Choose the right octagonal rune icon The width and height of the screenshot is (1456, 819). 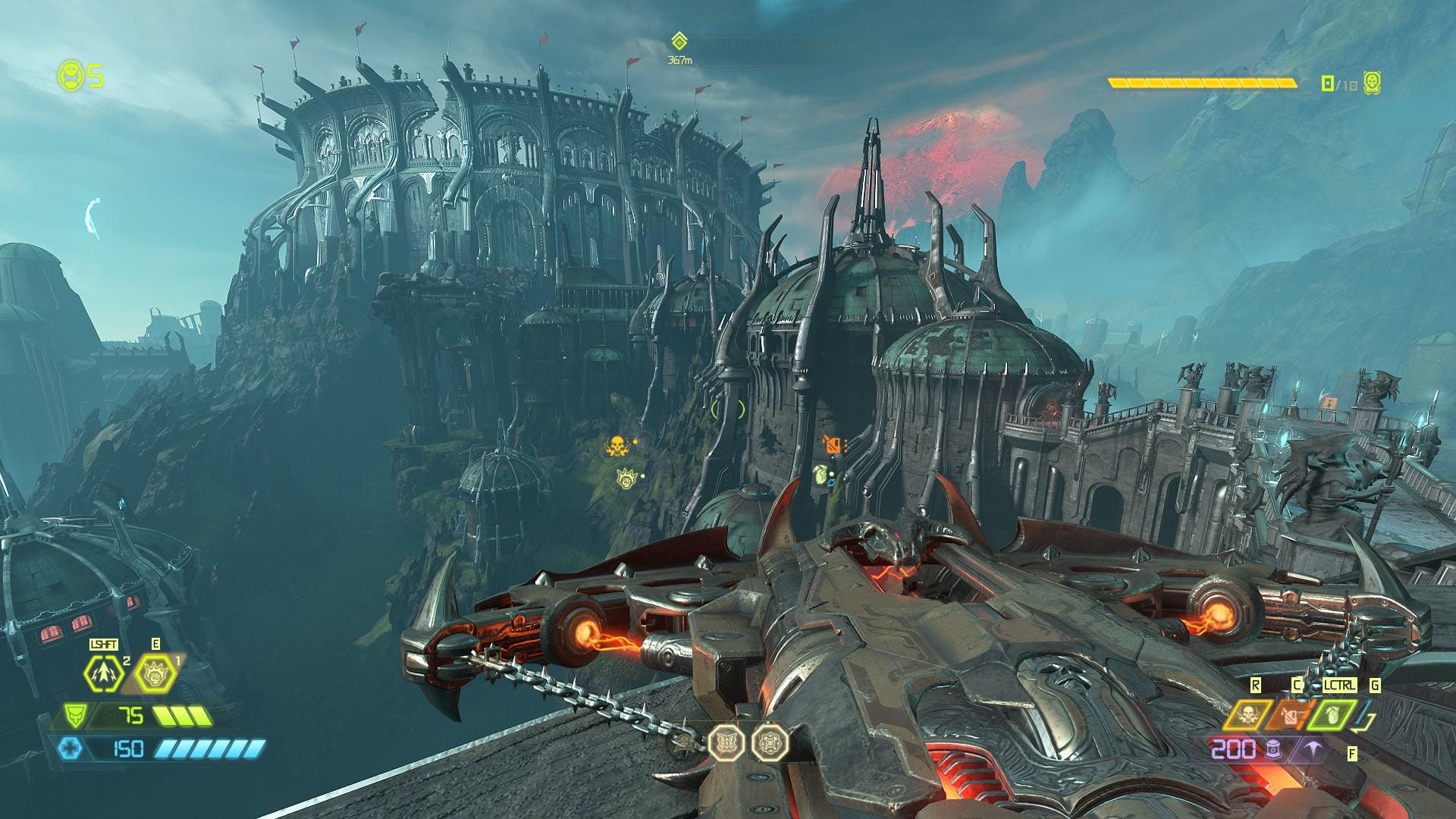[x=770, y=742]
